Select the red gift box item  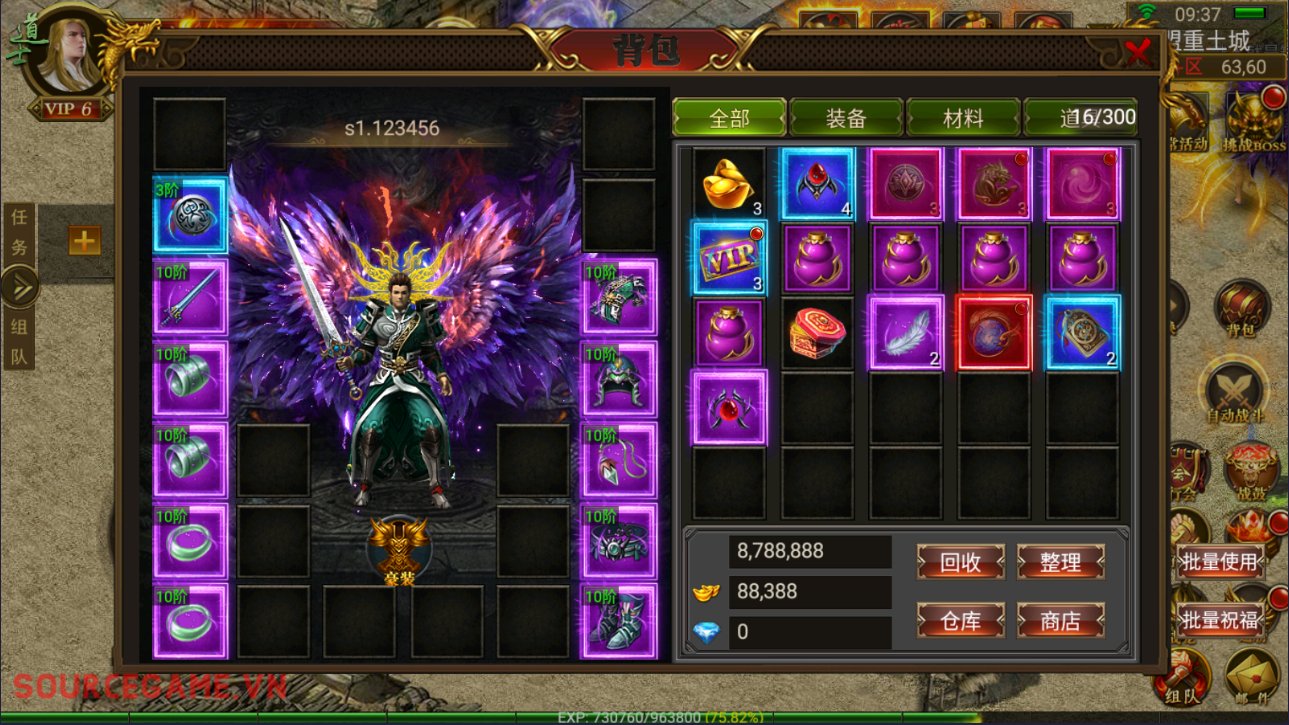(818, 333)
